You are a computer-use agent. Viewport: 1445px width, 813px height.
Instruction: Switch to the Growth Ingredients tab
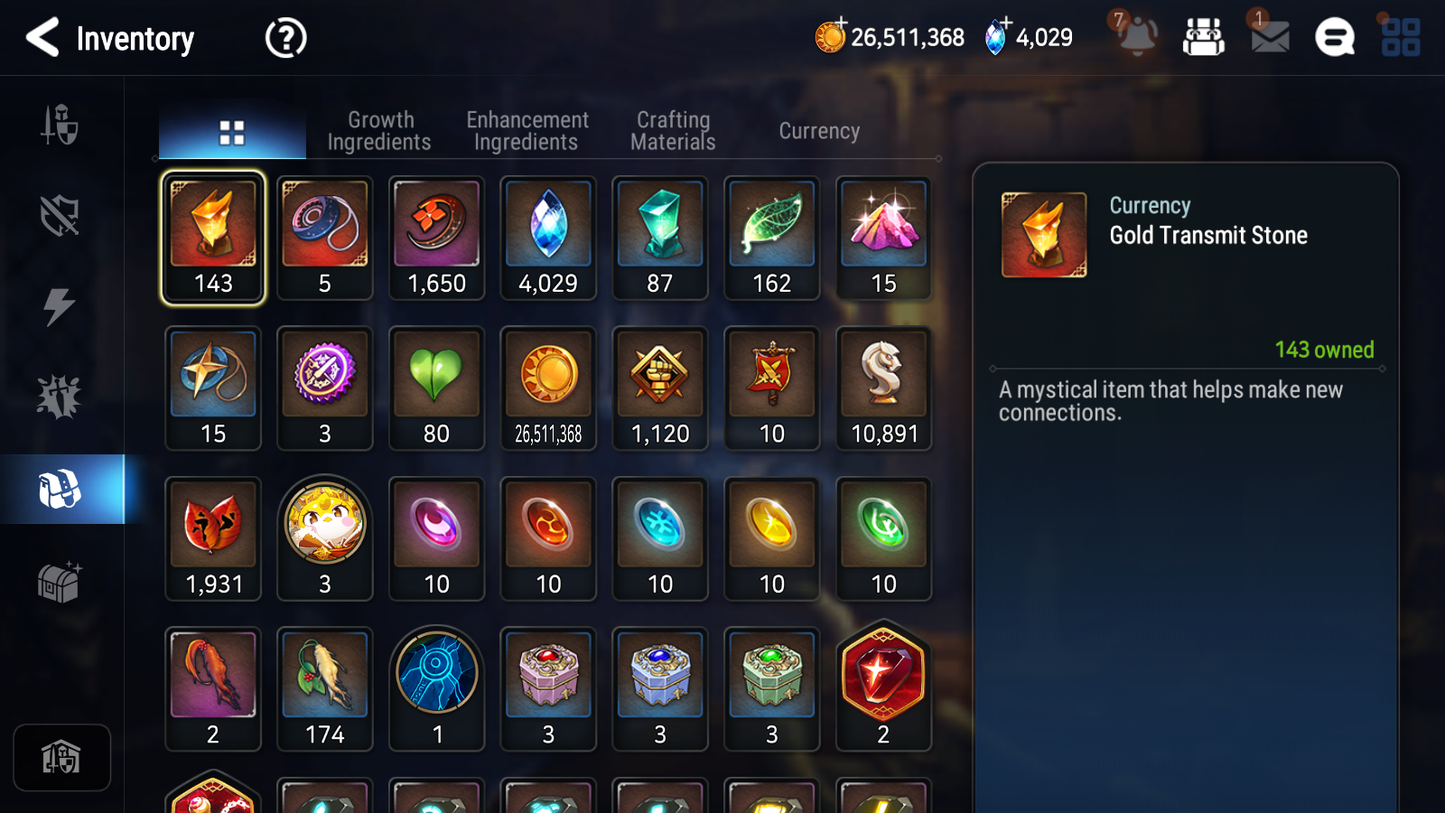click(379, 130)
